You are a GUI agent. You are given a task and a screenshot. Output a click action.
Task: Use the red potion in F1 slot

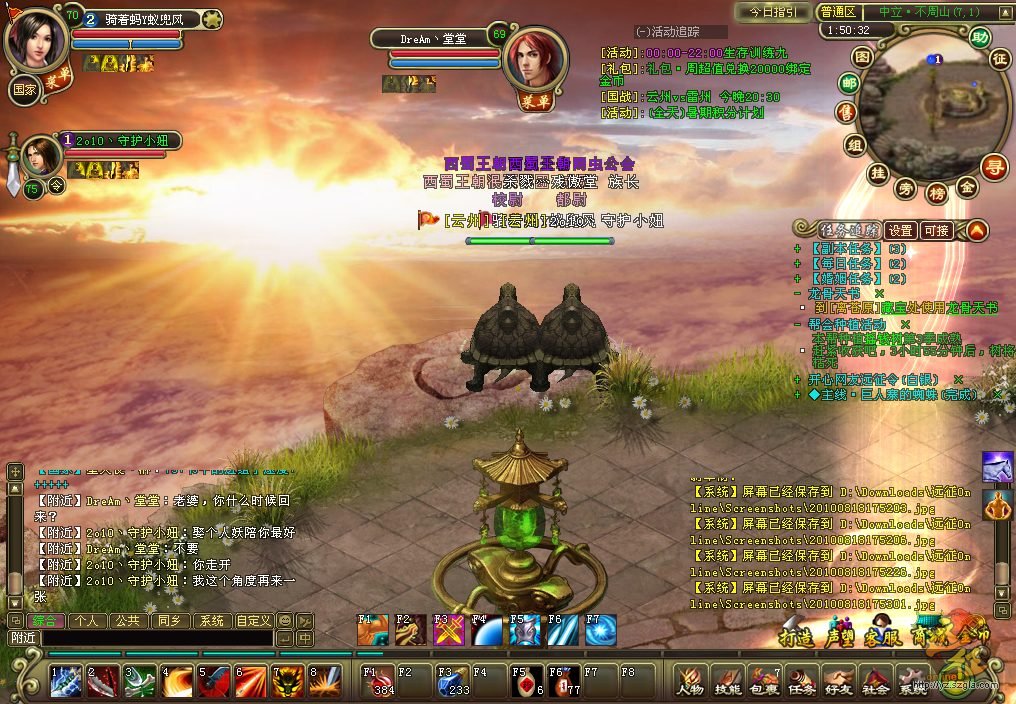click(x=379, y=679)
